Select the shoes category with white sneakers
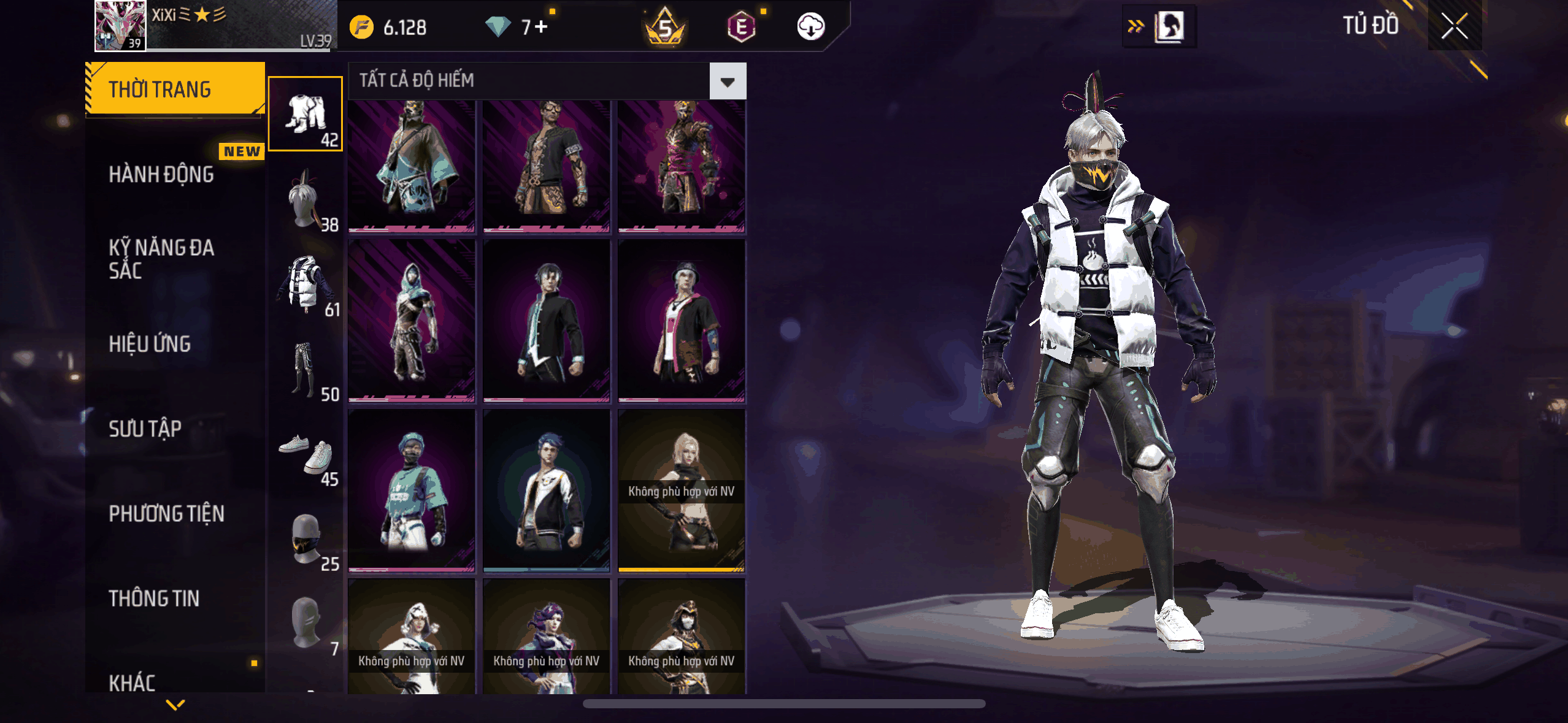Viewport: 1568px width, 723px height. pos(306,454)
